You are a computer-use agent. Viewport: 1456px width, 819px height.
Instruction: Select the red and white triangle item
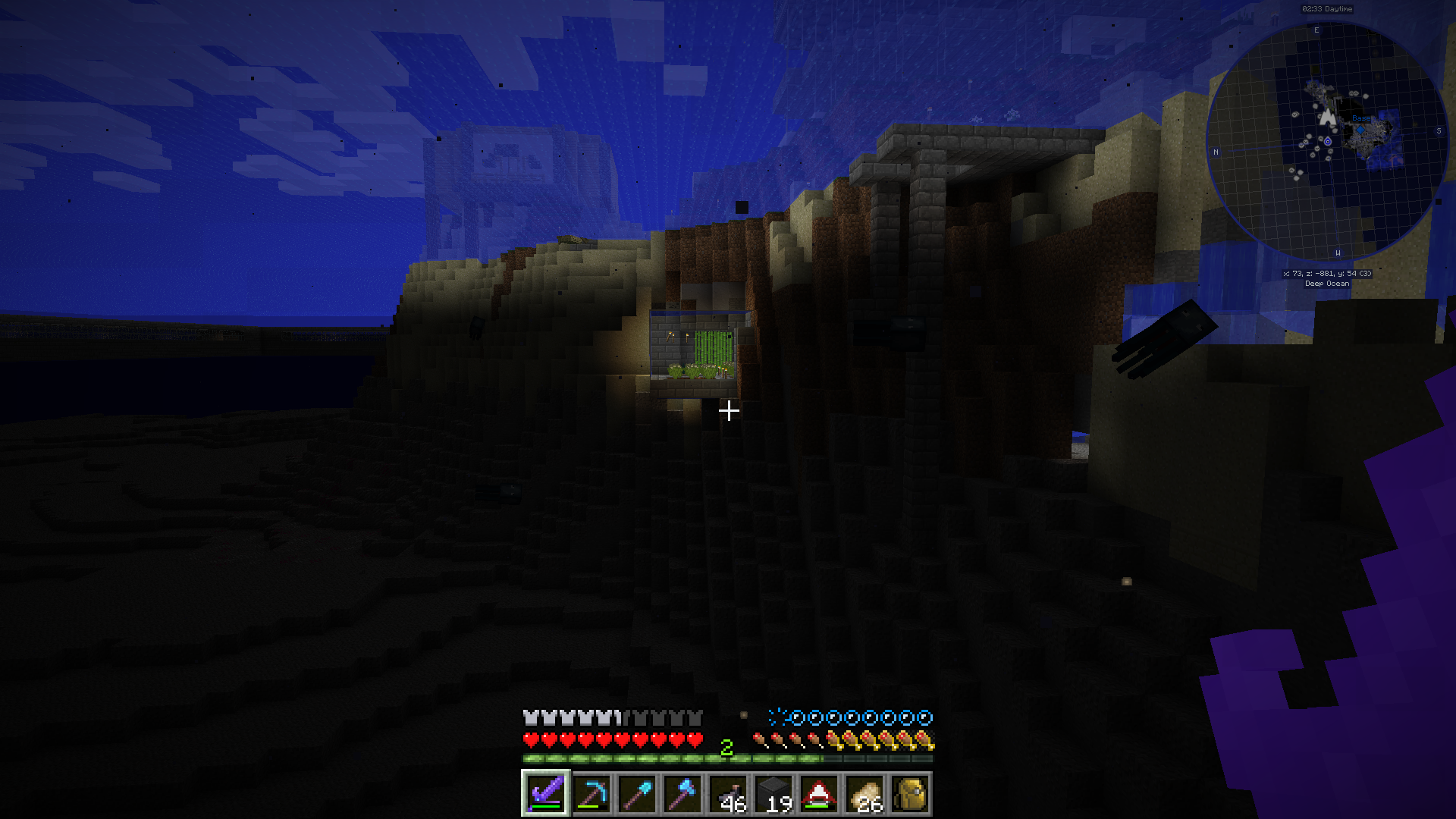pyautogui.click(x=819, y=794)
